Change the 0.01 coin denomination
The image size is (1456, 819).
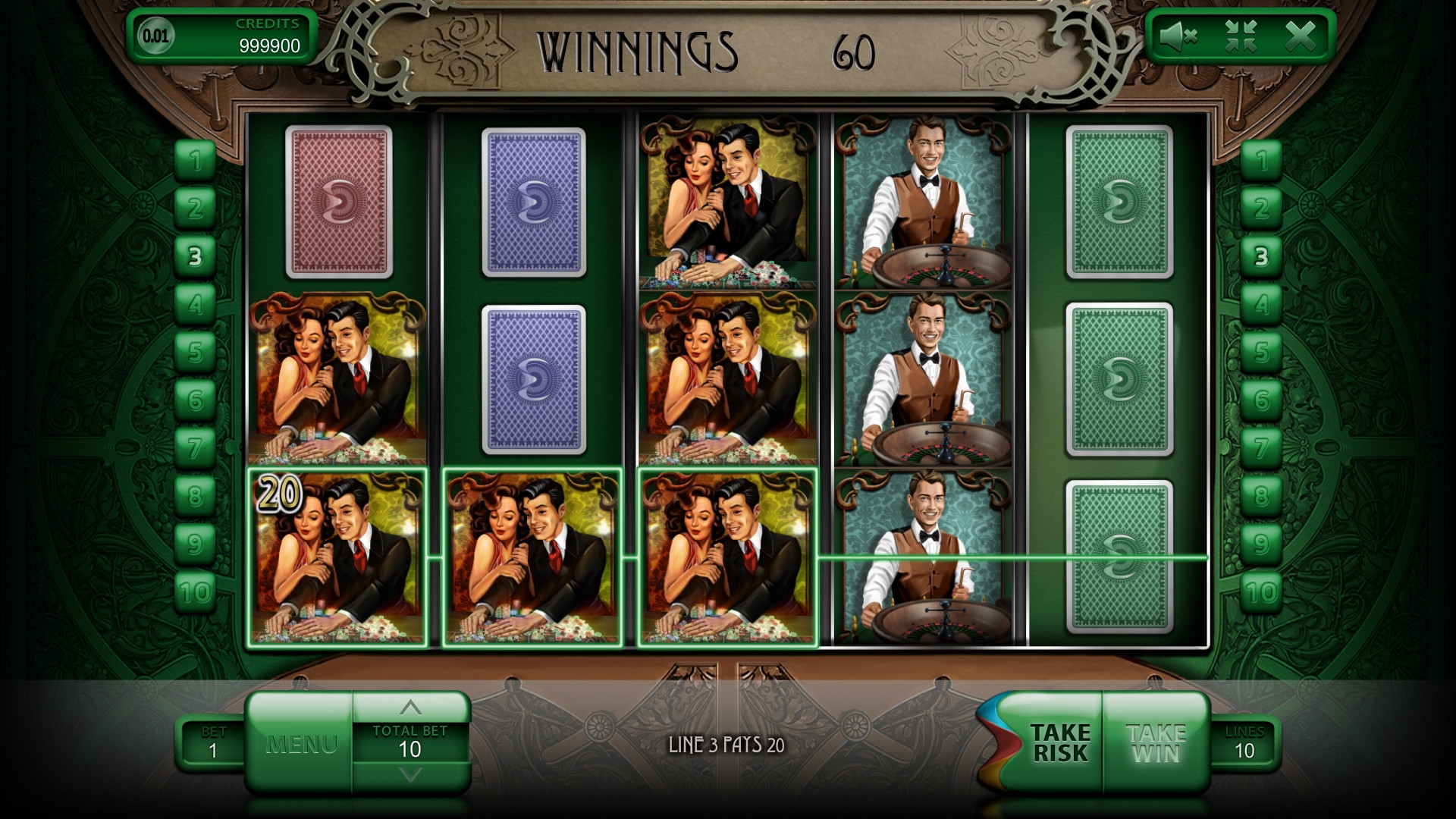click(155, 36)
